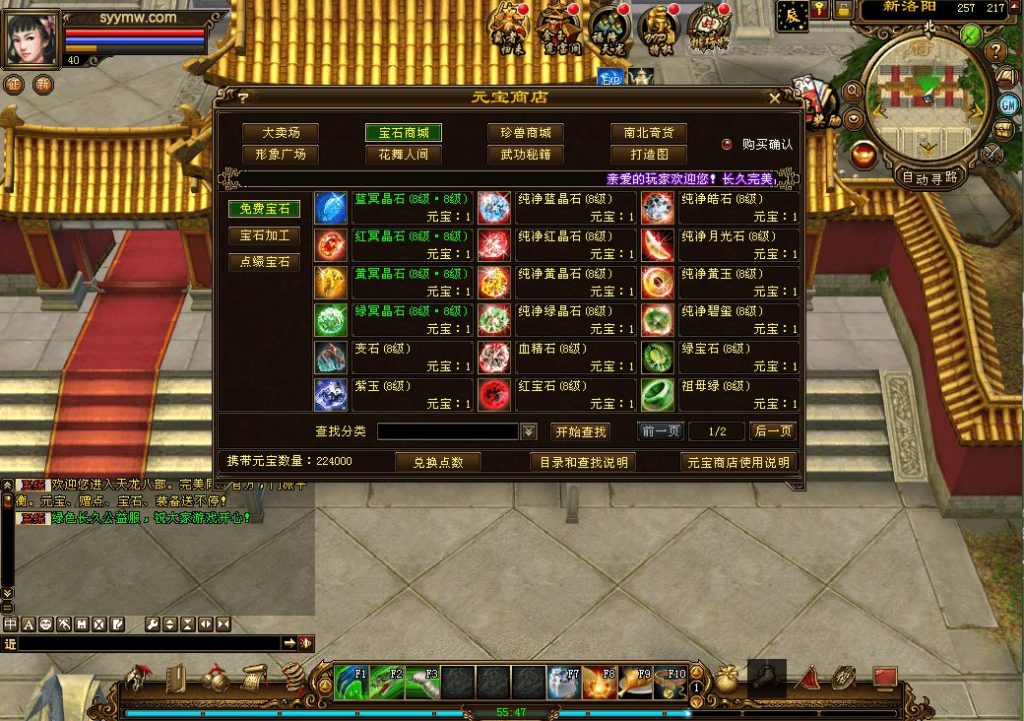Open the 花舞人间 shop tab

[x=403, y=155]
